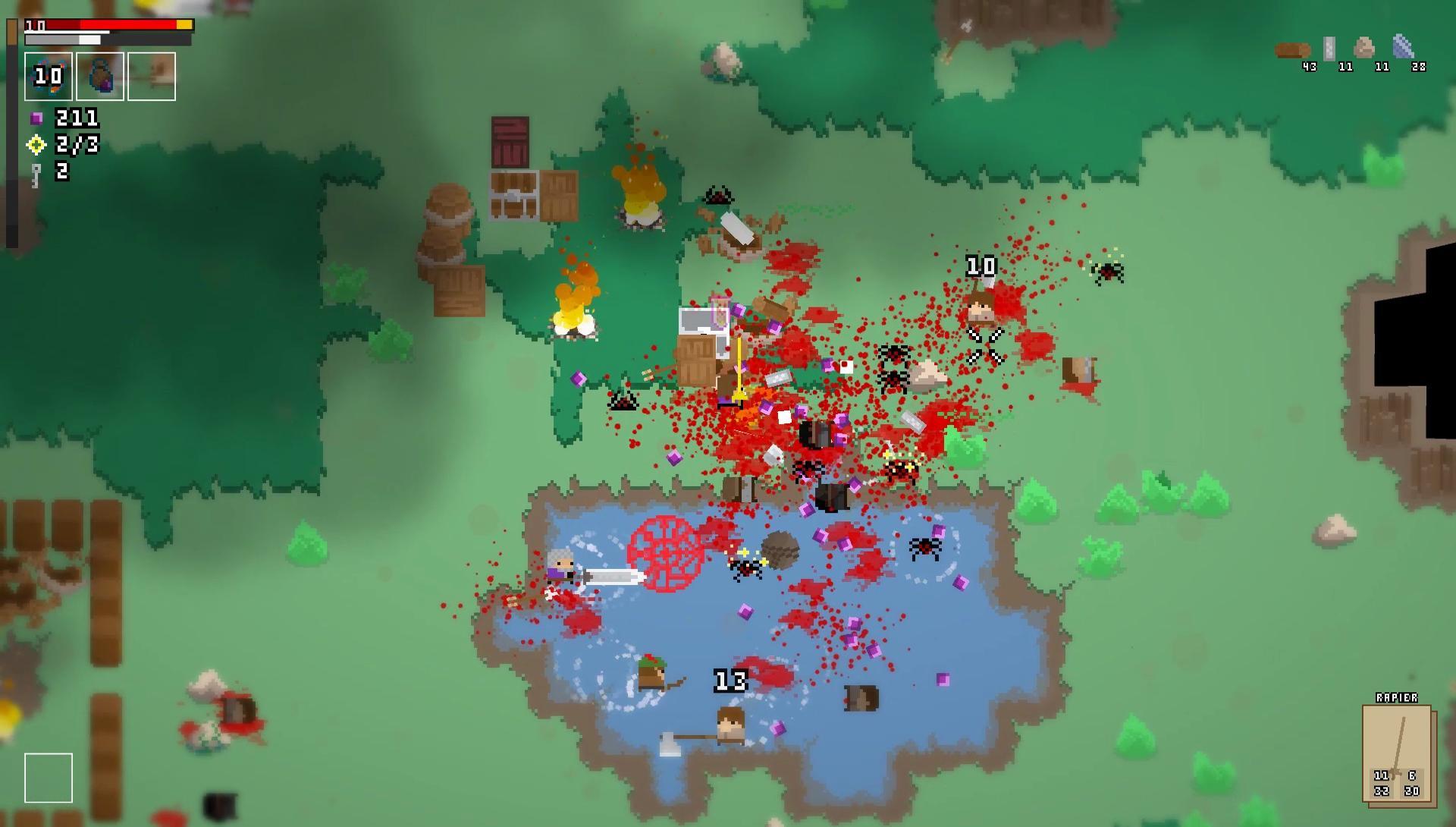The width and height of the screenshot is (1456, 827).
Task: Click the purple gem counter showing 211
Action: [72, 118]
